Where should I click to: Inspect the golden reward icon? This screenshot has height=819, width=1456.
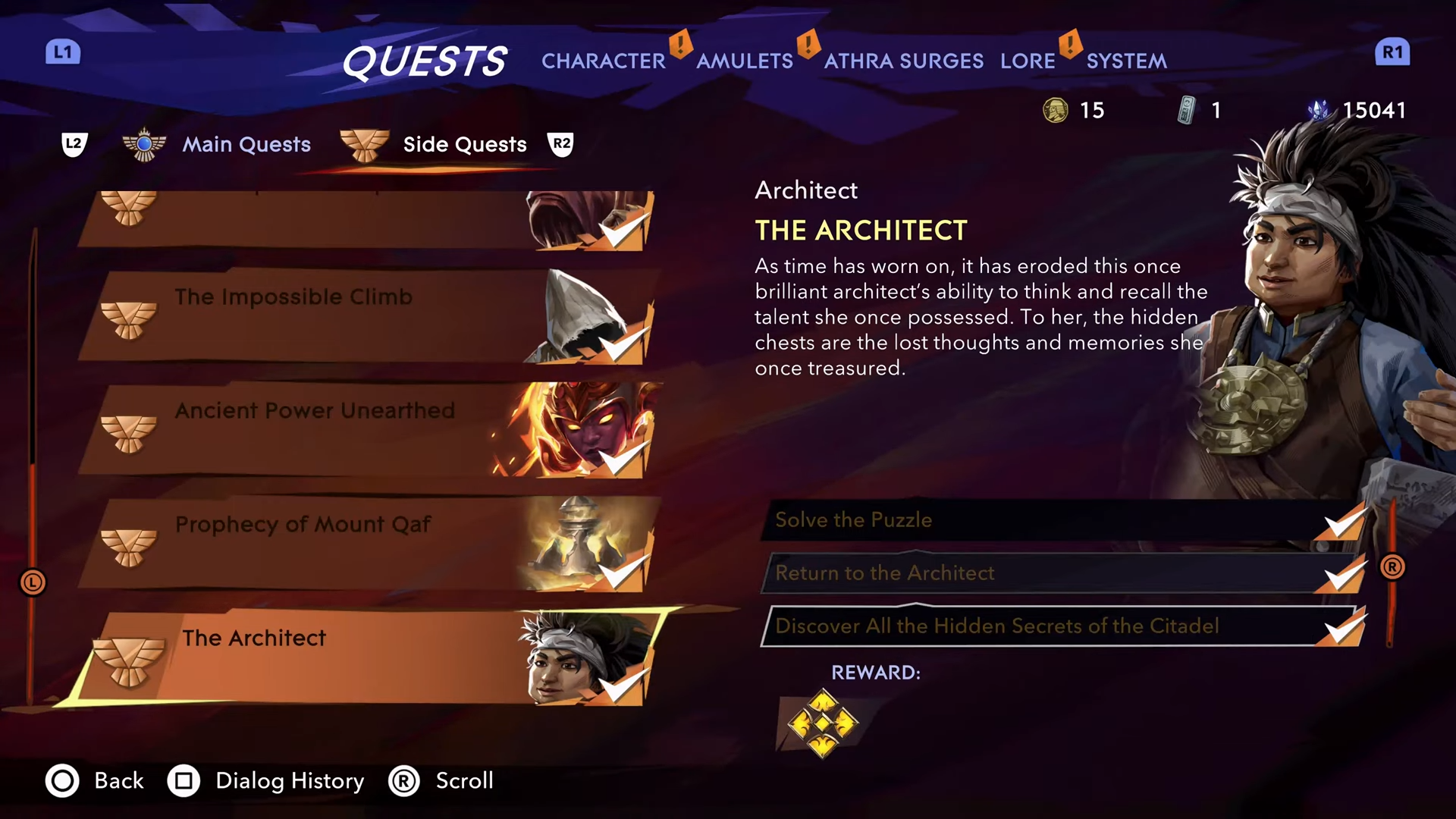click(x=823, y=723)
